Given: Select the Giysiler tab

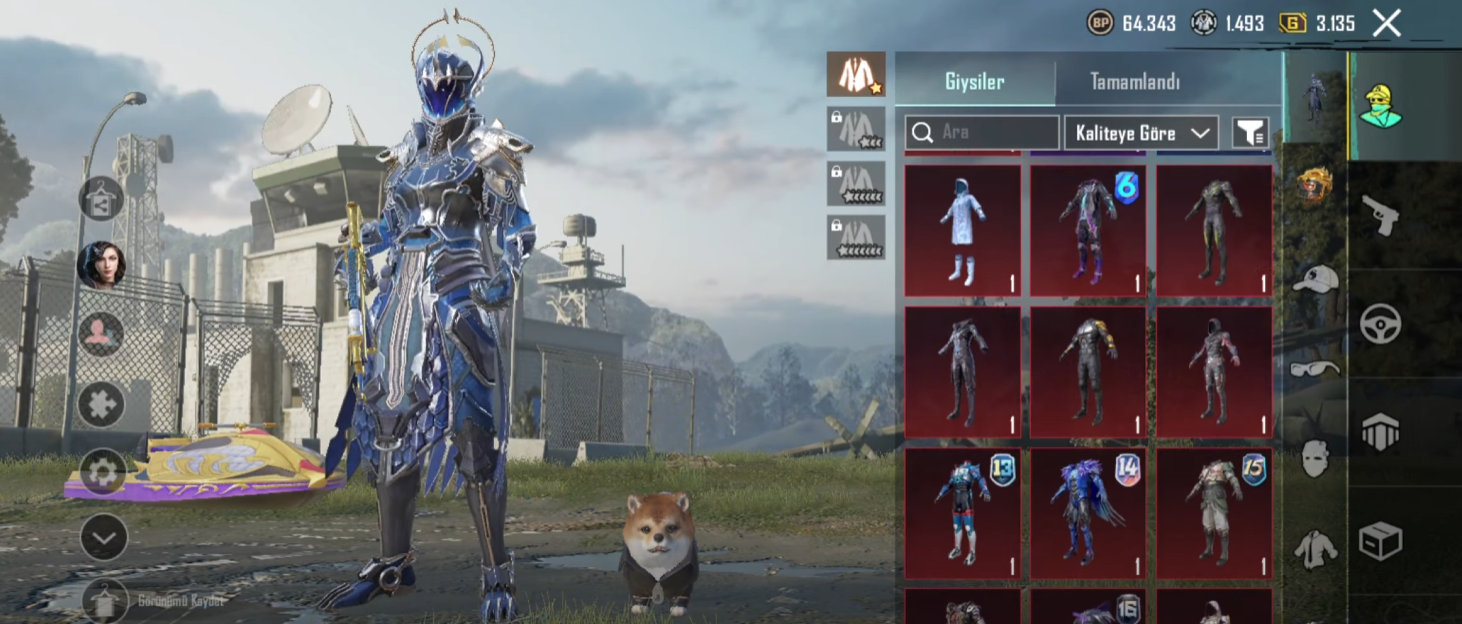Looking at the screenshot, I should (x=974, y=82).
